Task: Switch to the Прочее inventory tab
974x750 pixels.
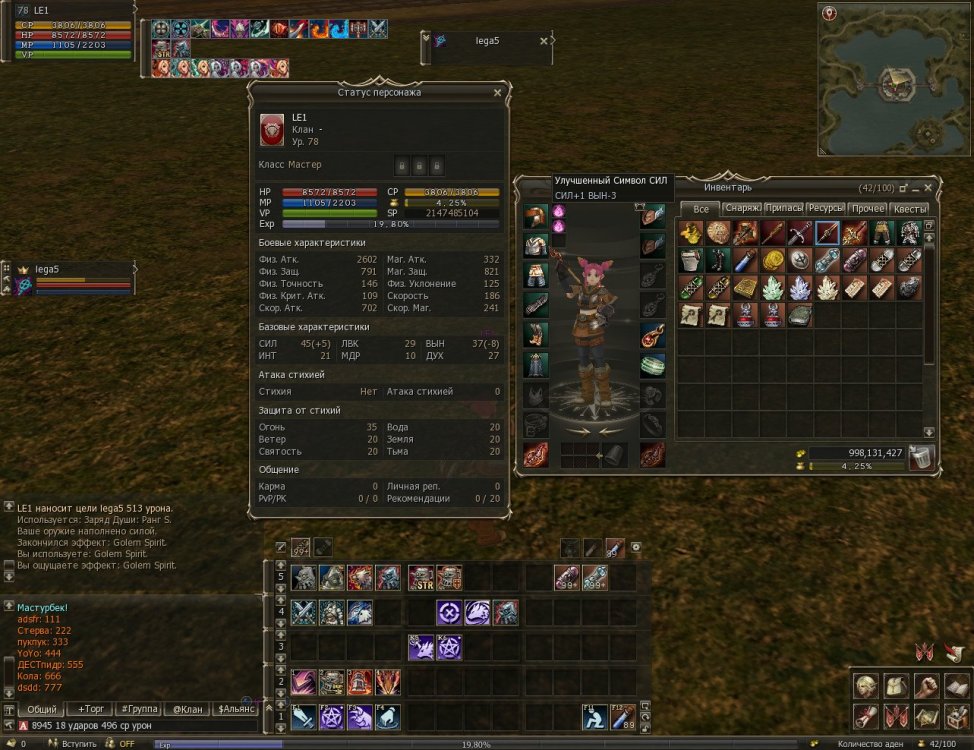Action: [x=867, y=209]
